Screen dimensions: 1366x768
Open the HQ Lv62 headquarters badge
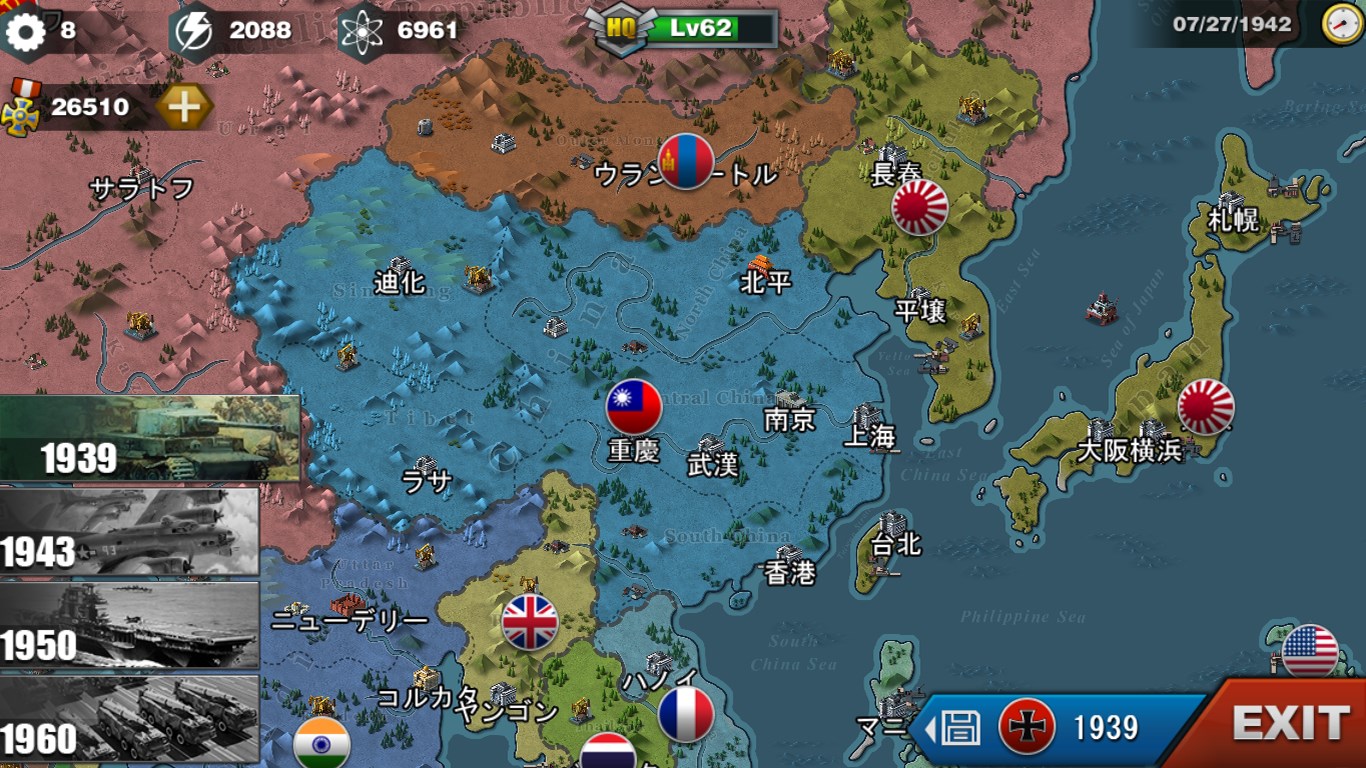(x=682, y=28)
